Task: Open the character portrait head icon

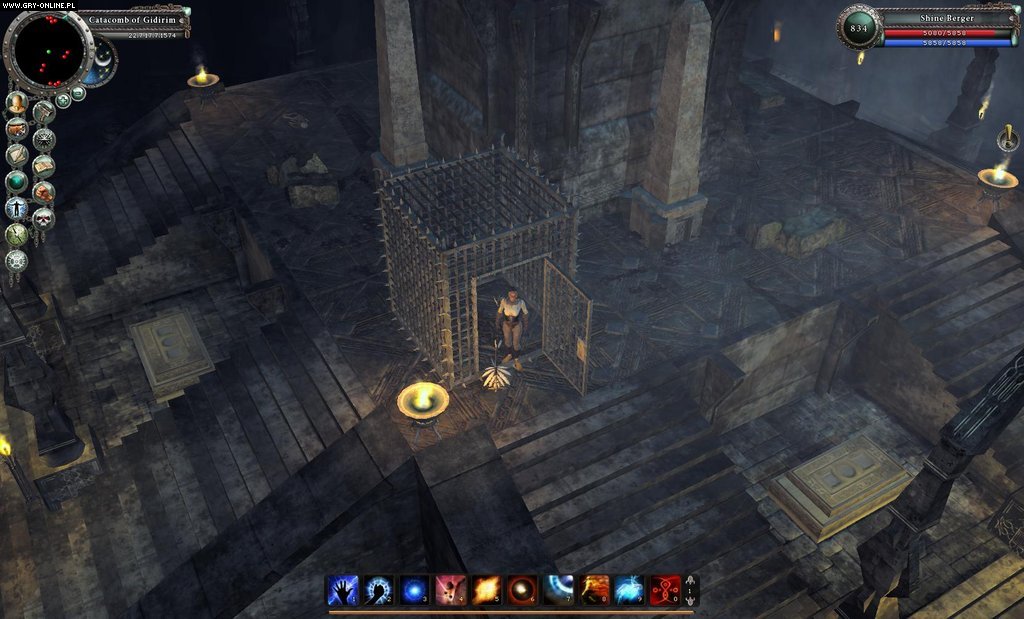Action: 16,103
